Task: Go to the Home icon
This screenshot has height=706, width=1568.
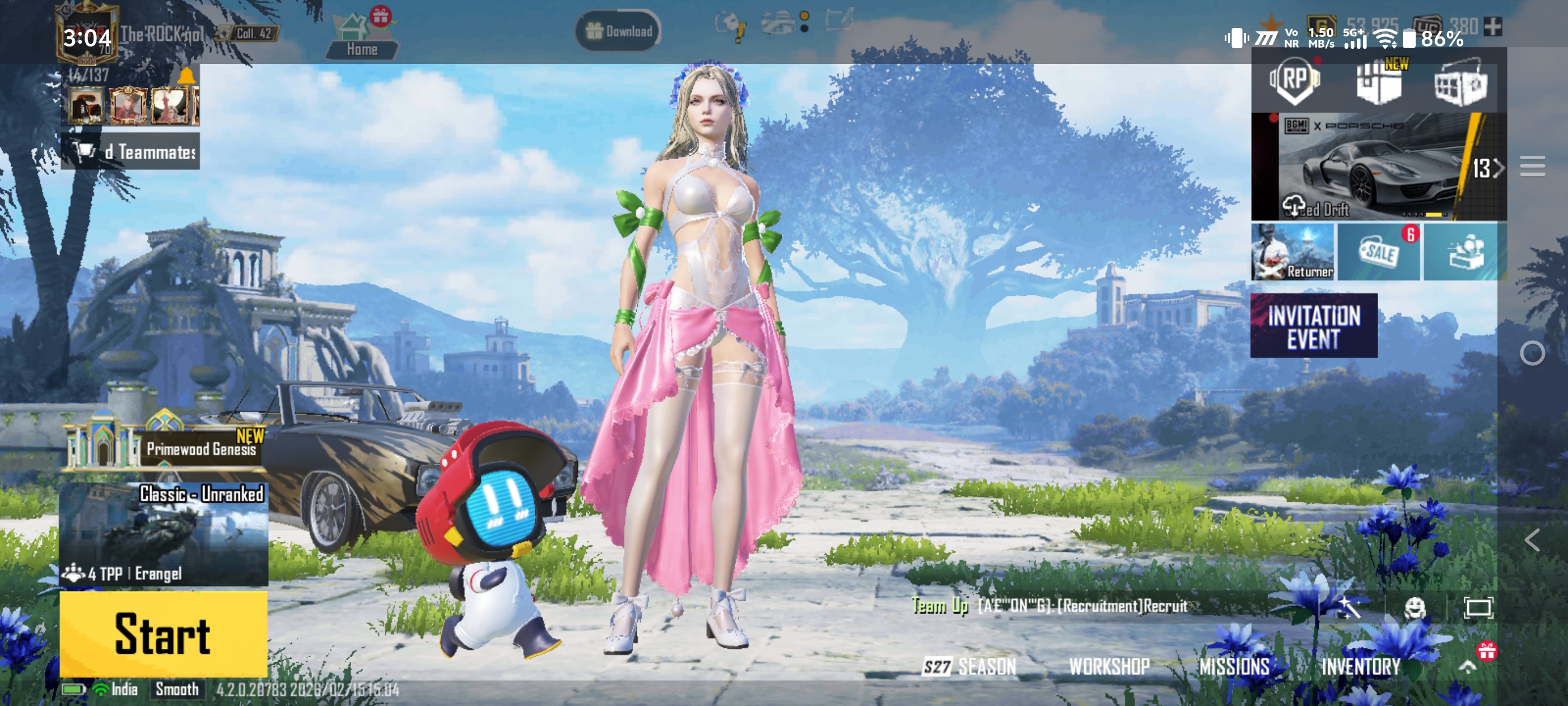Action: click(x=362, y=38)
